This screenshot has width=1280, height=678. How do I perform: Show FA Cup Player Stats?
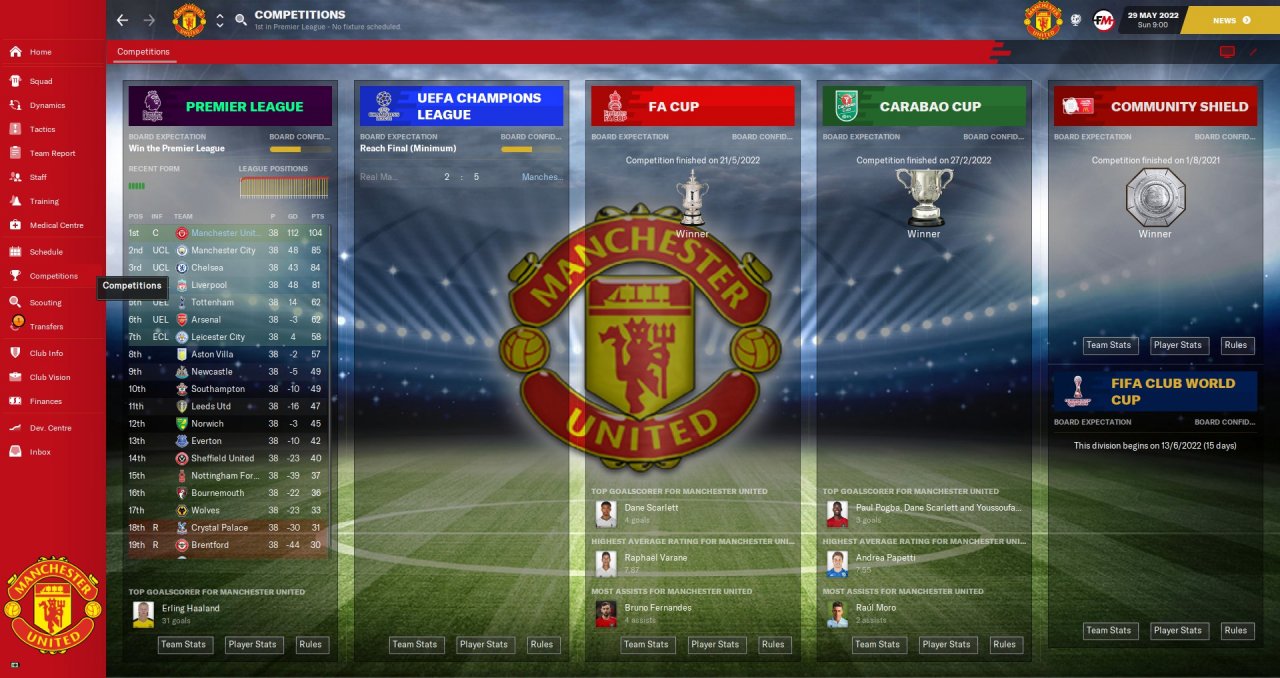715,645
